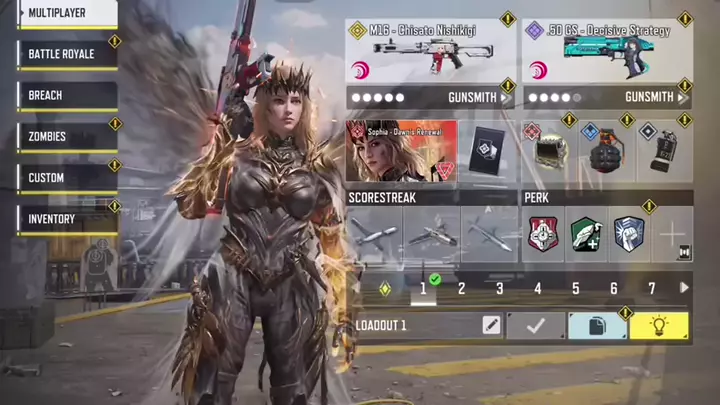
Task: Rename Loadout 1 with the pencil icon
Action: 491,325
